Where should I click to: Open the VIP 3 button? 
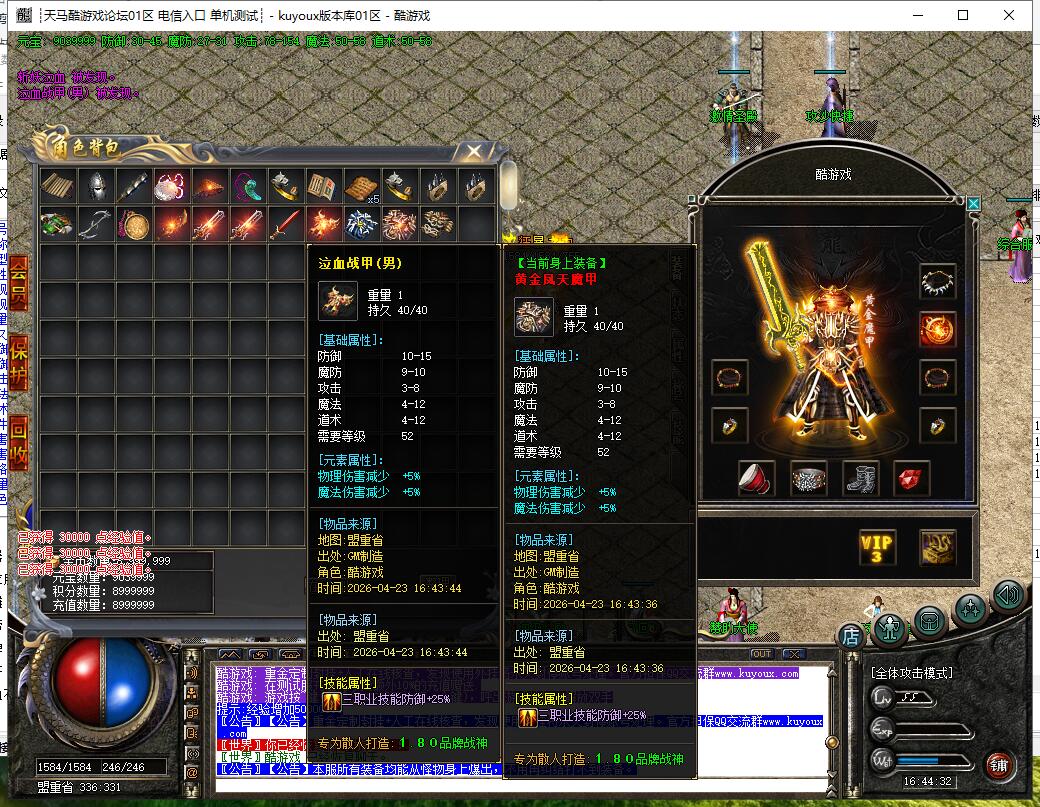point(877,547)
